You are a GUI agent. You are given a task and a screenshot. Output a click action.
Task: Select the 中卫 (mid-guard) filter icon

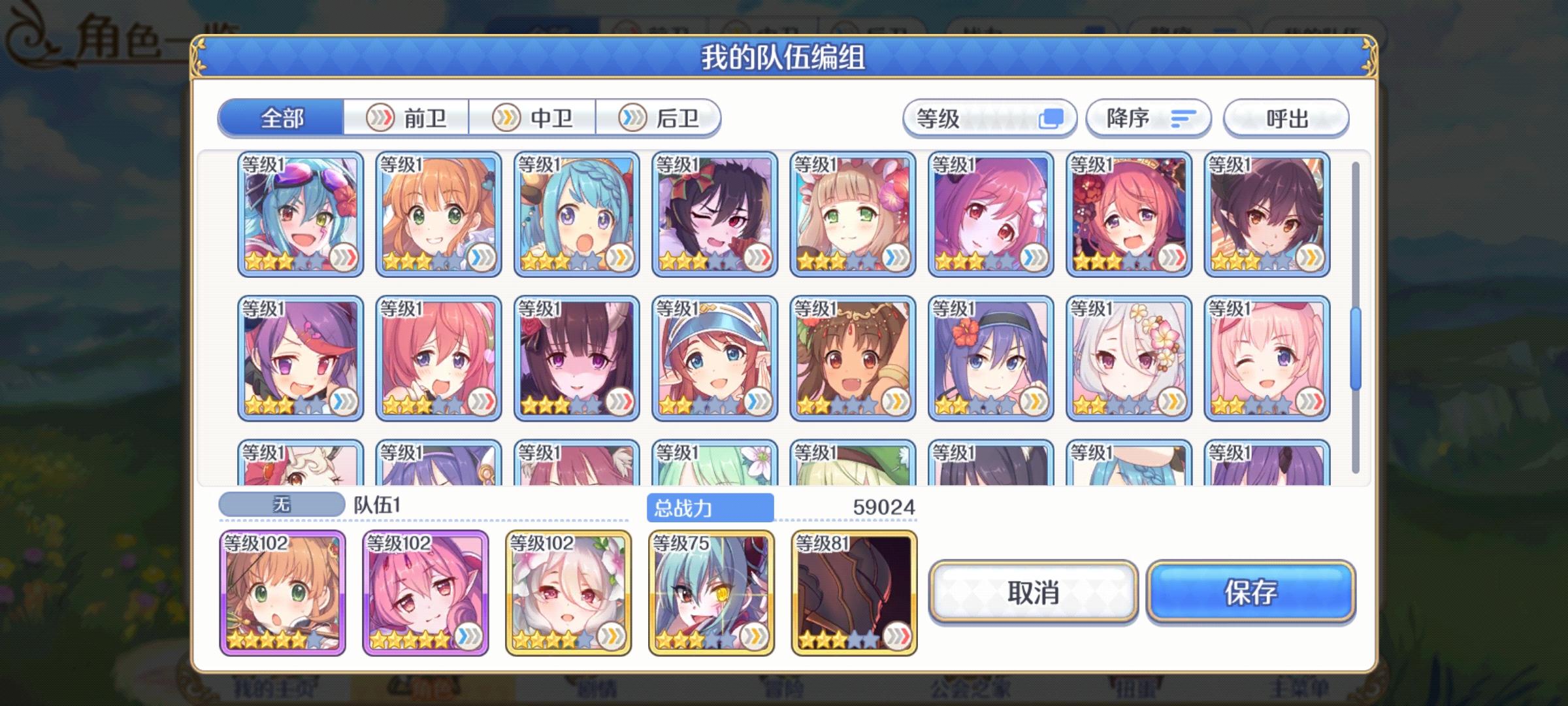(505, 118)
